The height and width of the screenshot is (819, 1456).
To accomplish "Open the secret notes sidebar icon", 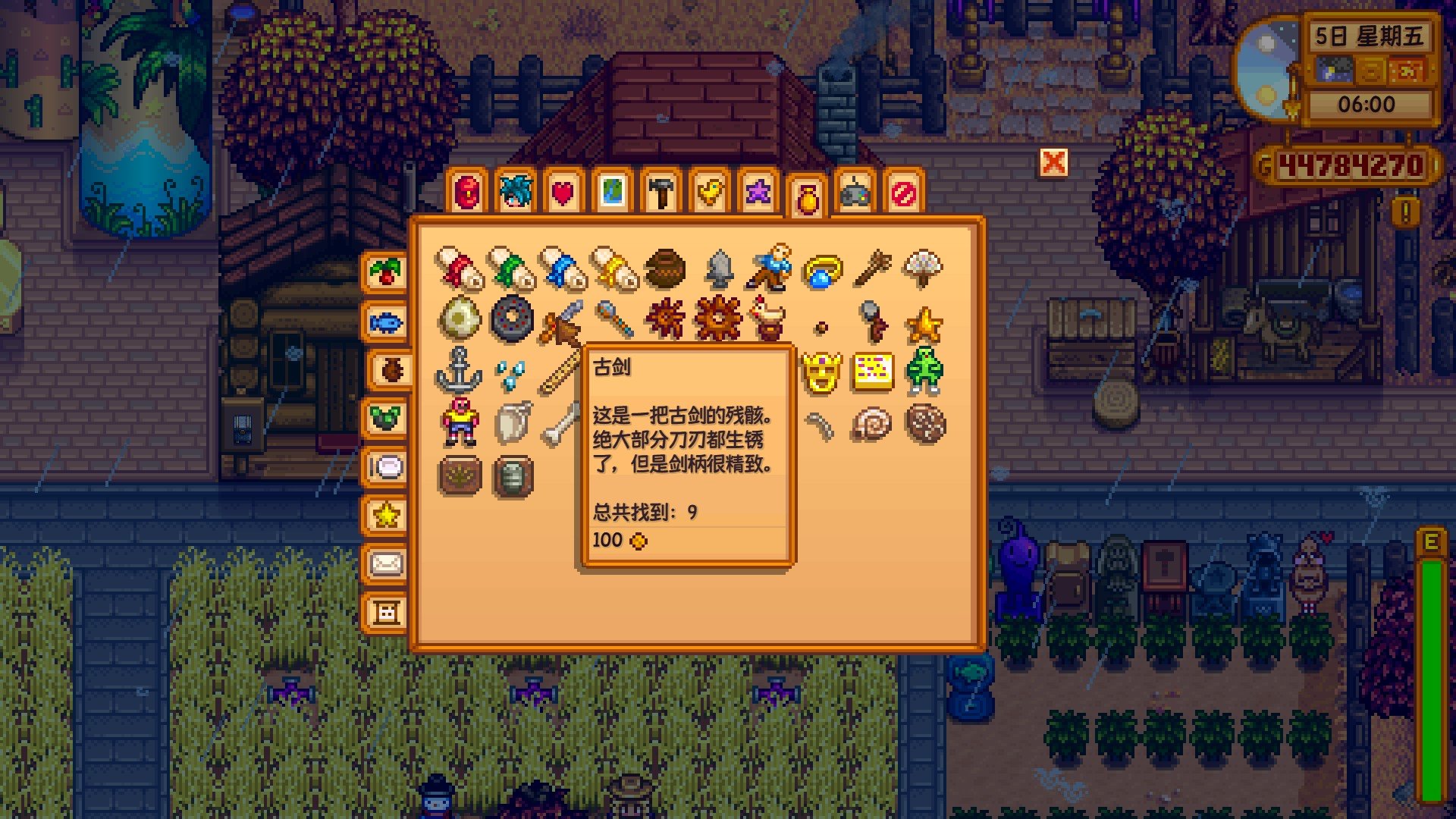I will pyautogui.click(x=387, y=610).
